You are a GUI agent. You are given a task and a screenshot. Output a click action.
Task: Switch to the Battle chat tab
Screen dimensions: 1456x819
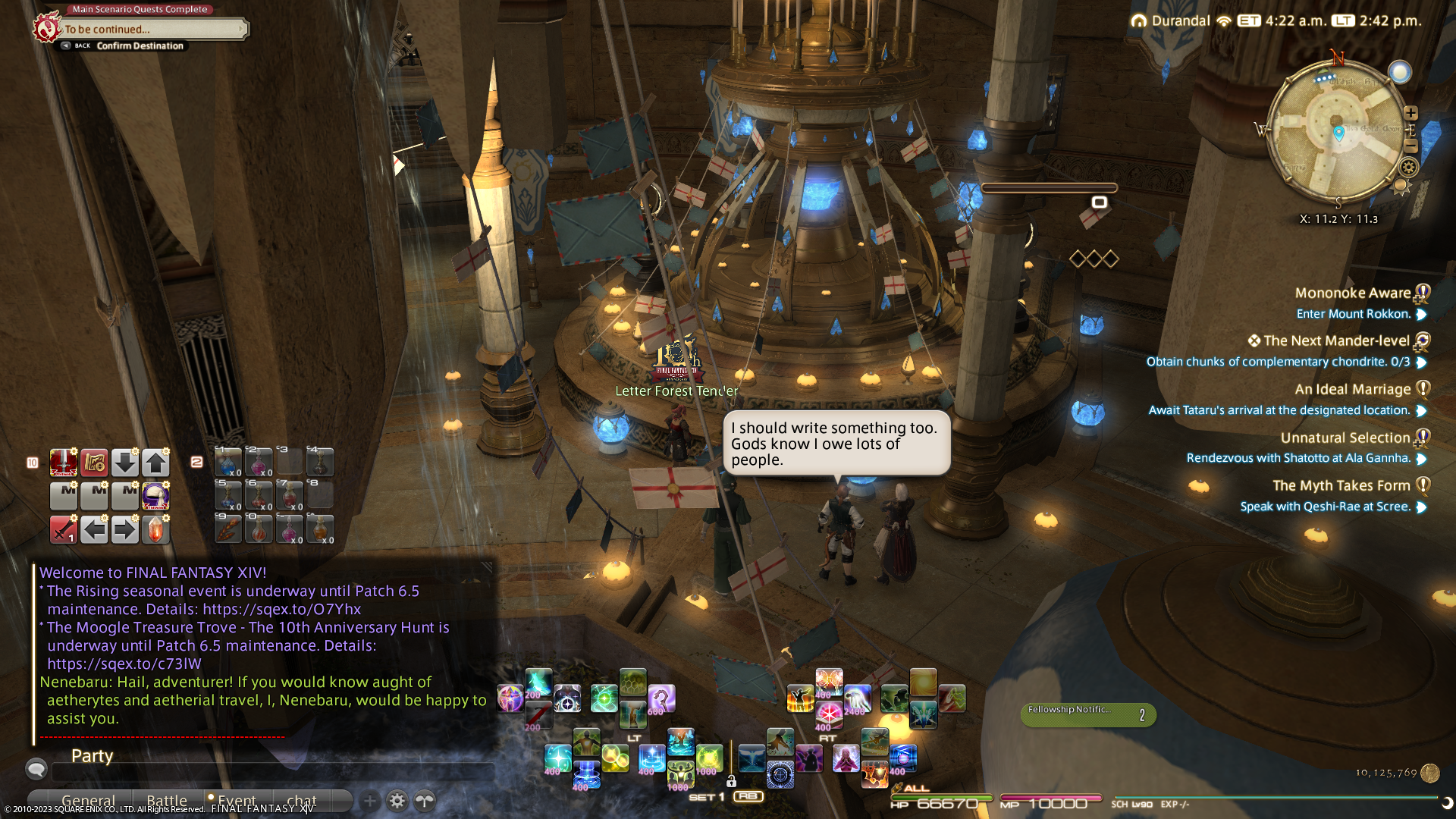tap(167, 801)
